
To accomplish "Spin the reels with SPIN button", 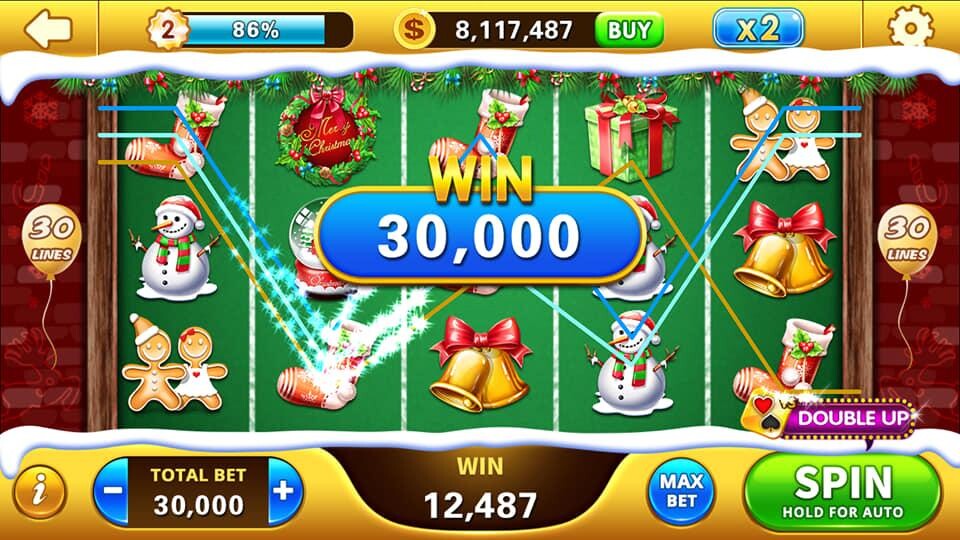I will (x=843, y=492).
